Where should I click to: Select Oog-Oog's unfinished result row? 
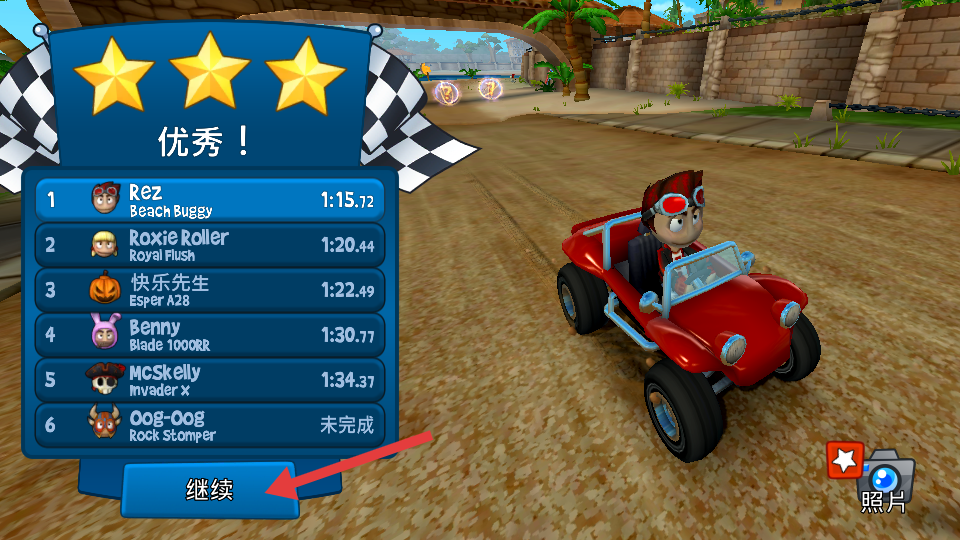click(210, 424)
